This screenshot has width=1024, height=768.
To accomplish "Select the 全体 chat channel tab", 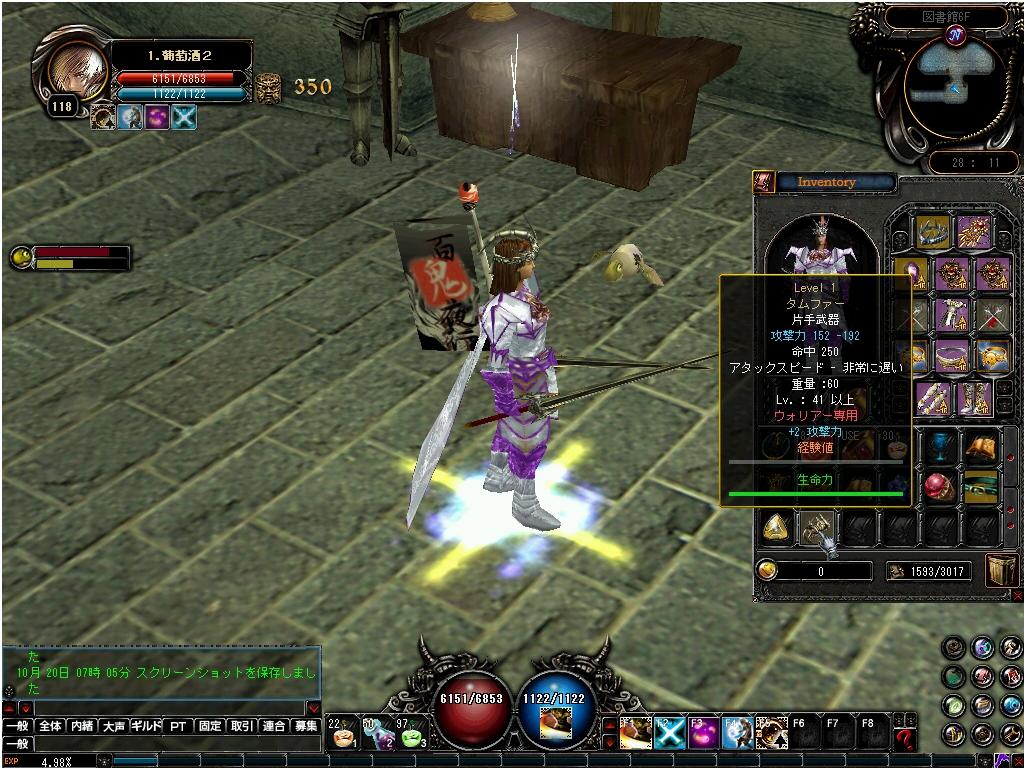I will (50, 726).
